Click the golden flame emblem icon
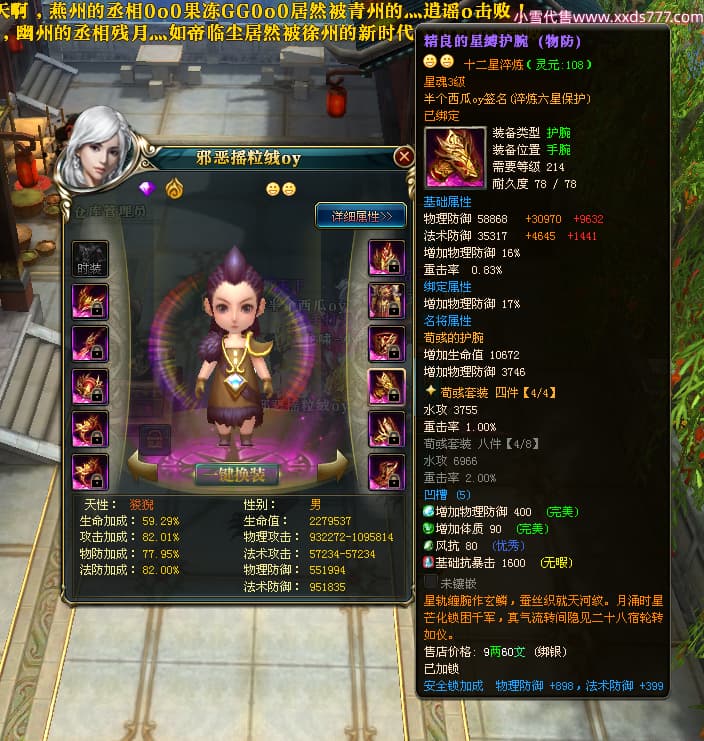The width and height of the screenshot is (704, 741). click(174, 188)
